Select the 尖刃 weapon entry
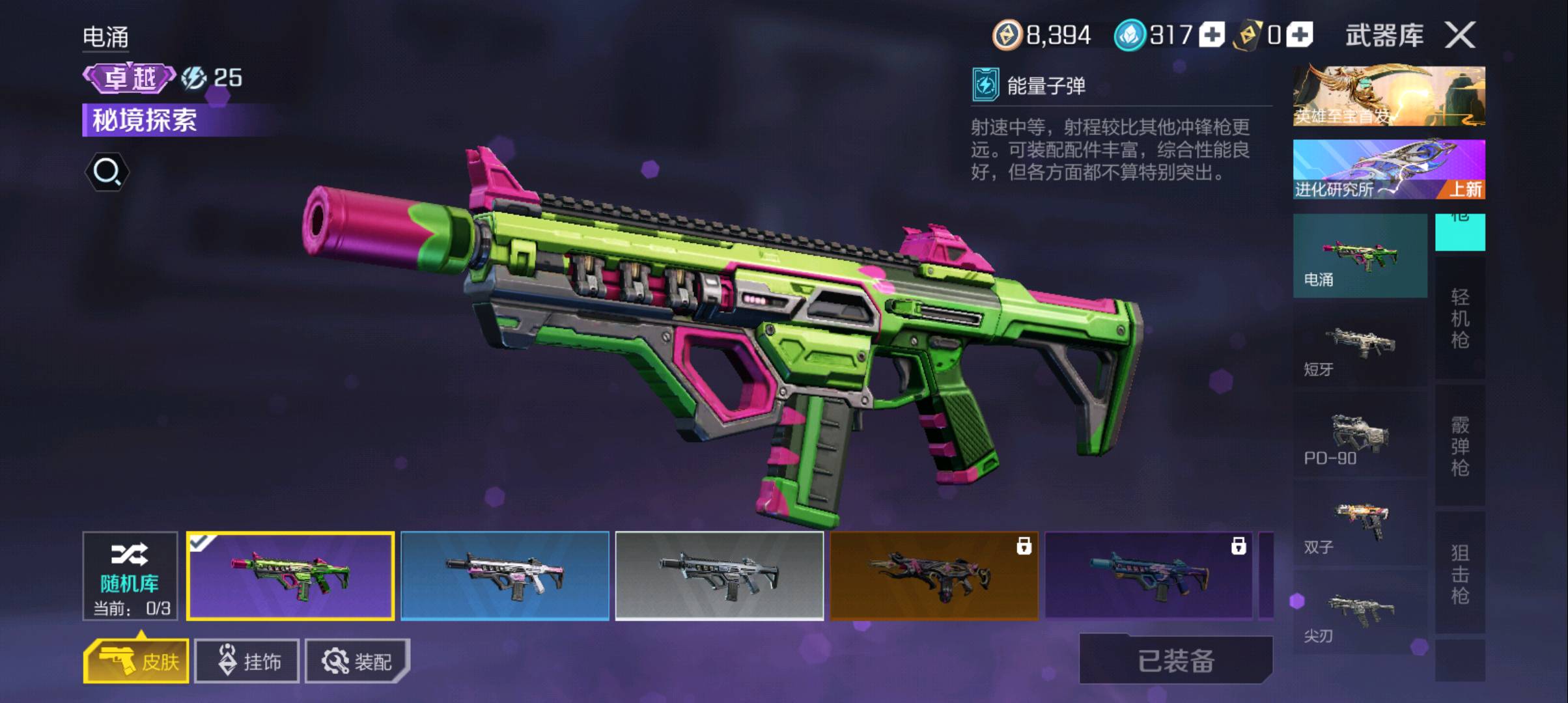 (x=1360, y=614)
